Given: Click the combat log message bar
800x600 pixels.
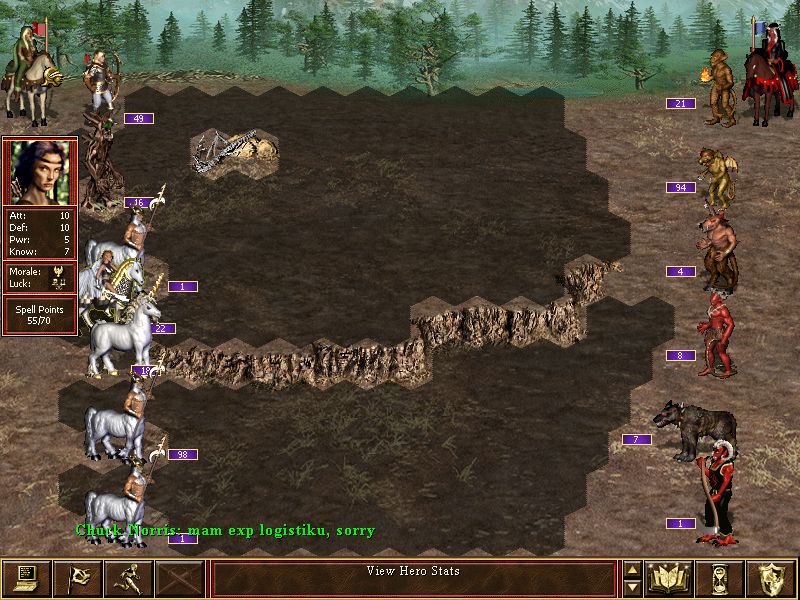Looking at the screenshot, I should pos(413,578).
